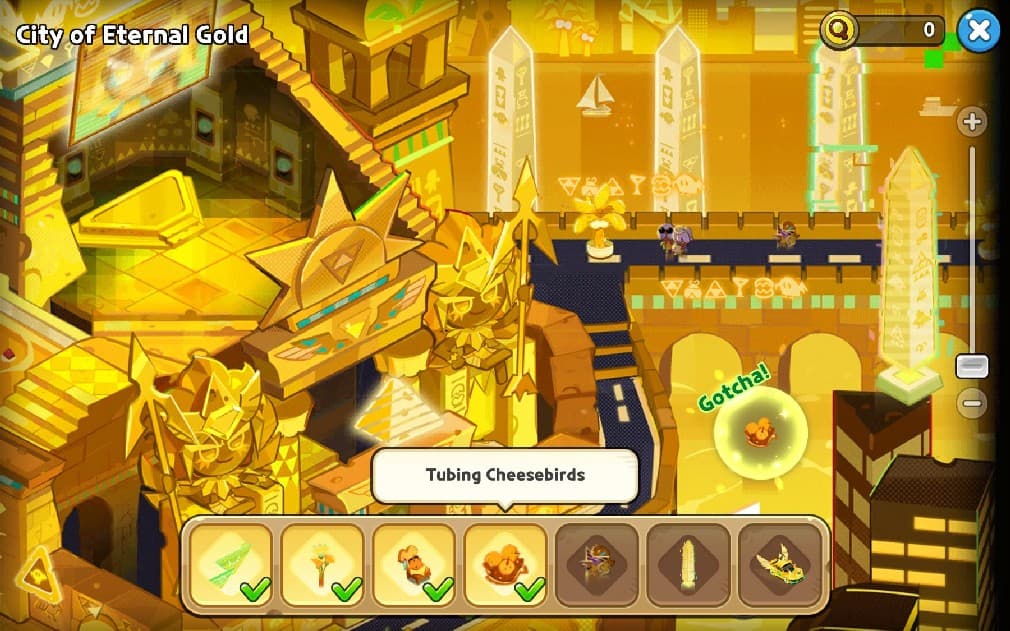This screenshot has height=631, width=1010.
Task: Zoom out with the minus button
Action: pos(971,403)
